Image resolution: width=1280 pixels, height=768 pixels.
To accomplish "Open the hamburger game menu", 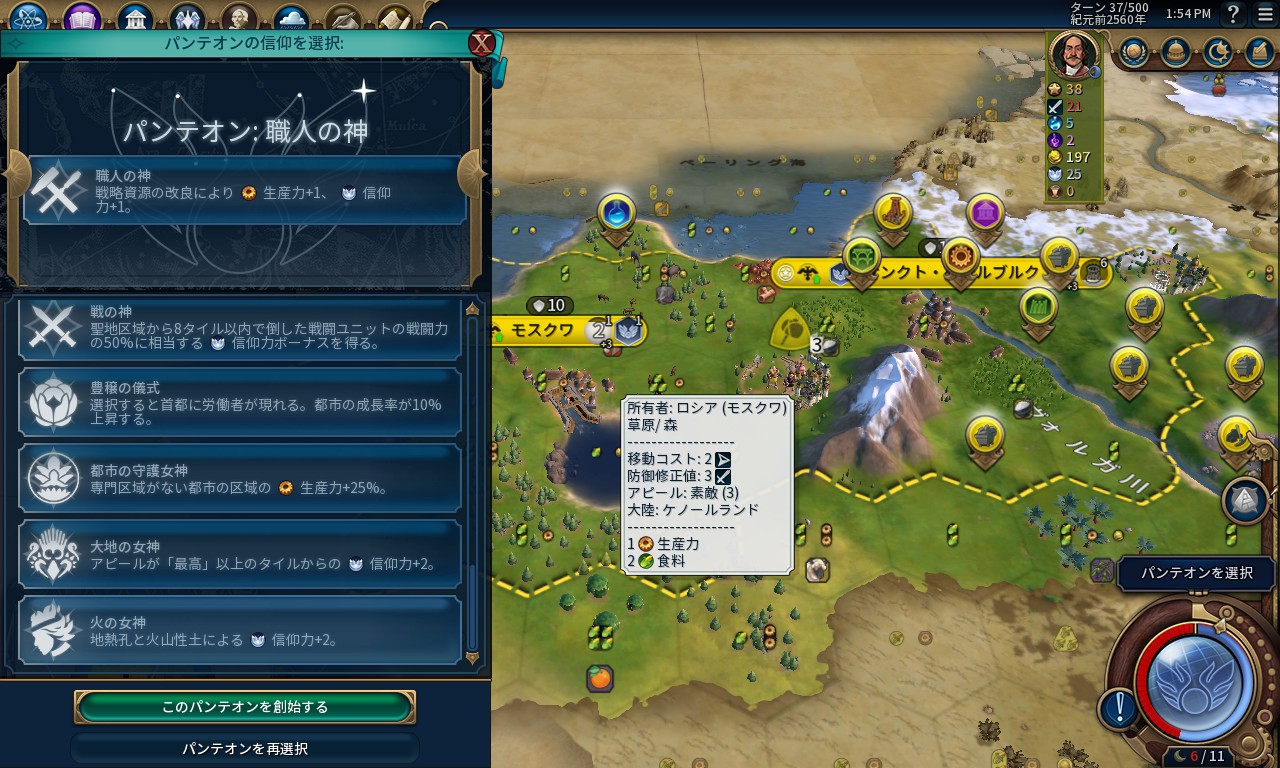I will pos(1265,14).
